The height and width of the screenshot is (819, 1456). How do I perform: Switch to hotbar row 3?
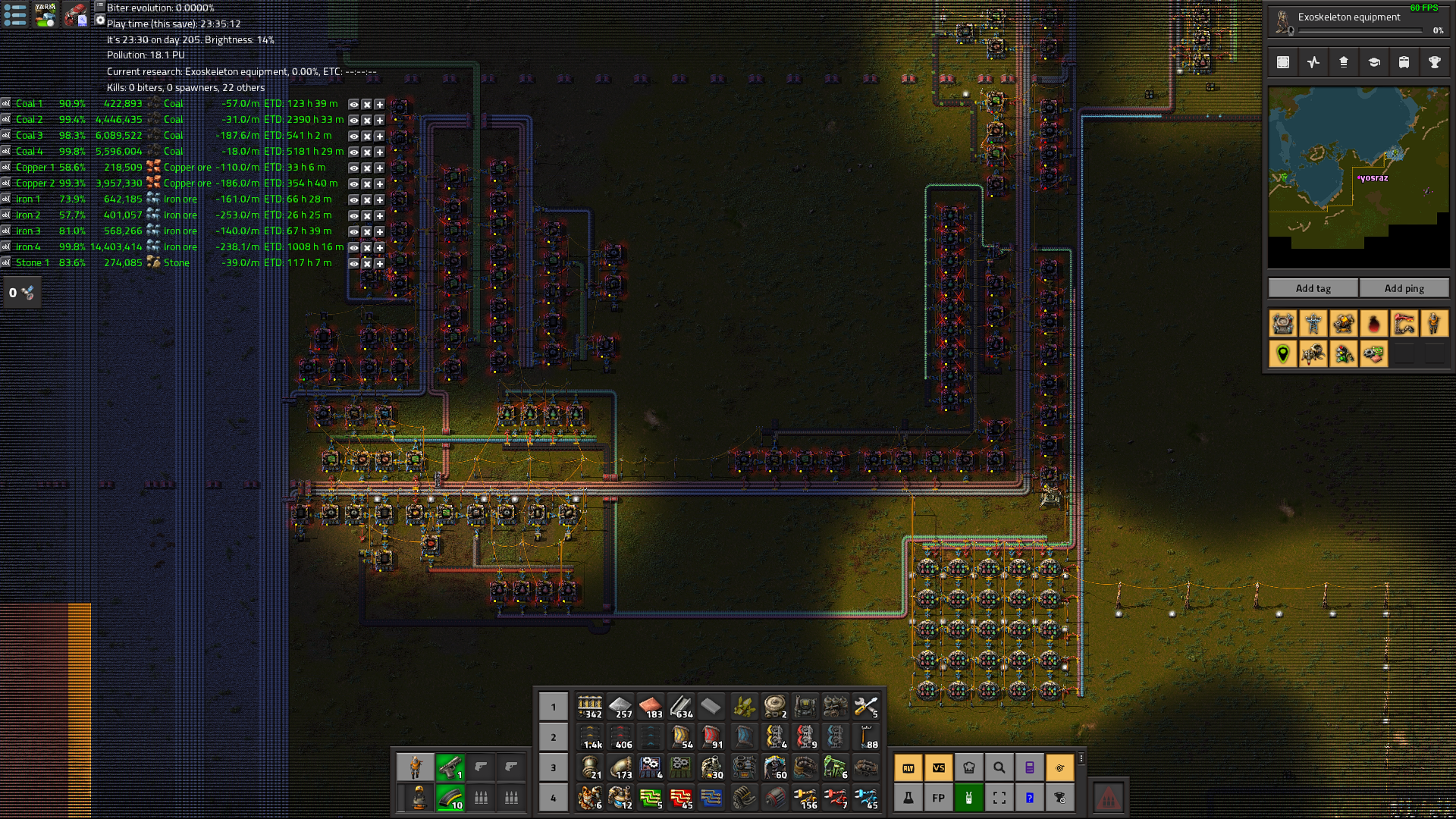[554, 767]
